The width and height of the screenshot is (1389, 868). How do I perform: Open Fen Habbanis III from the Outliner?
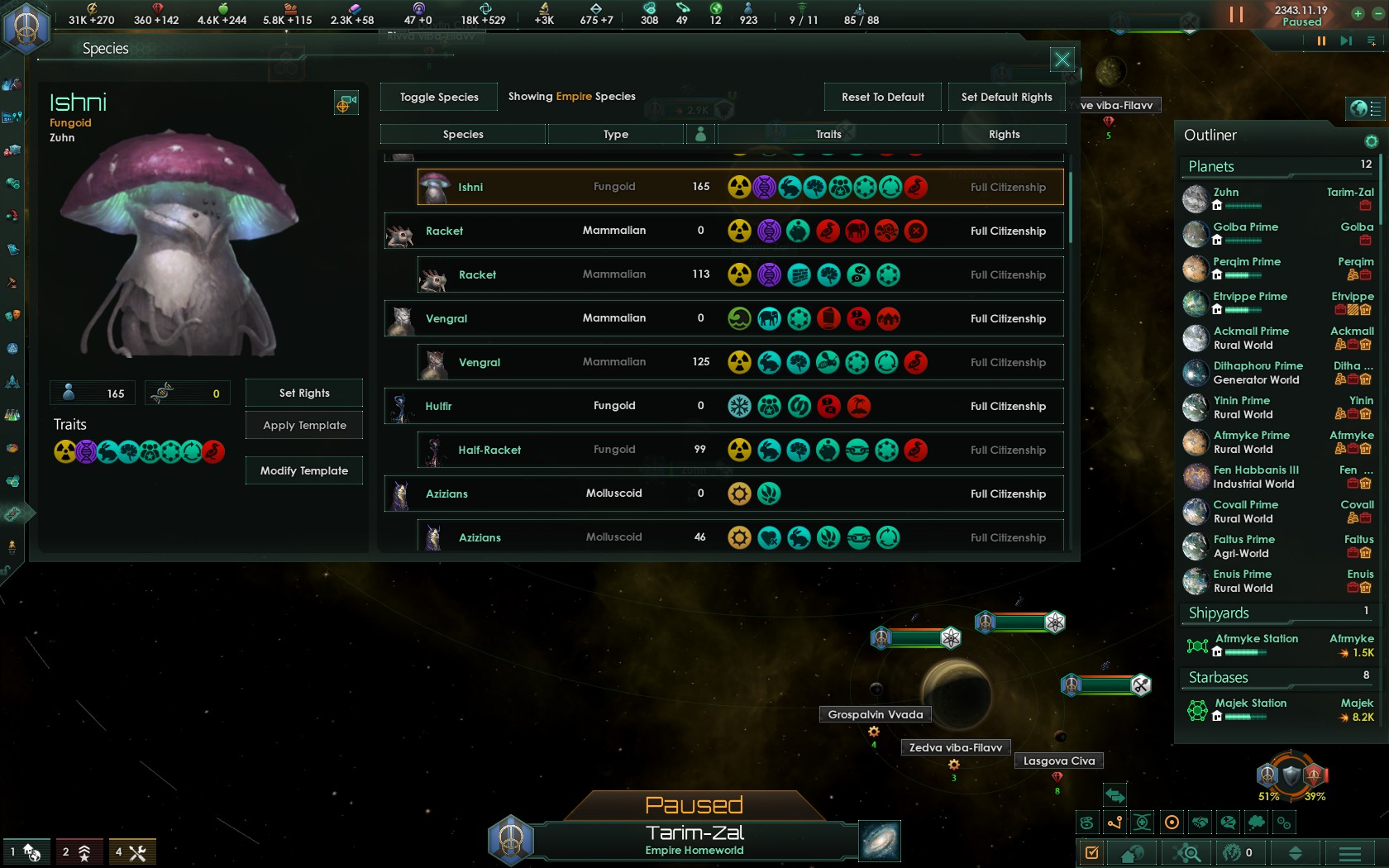[1256, 470]
